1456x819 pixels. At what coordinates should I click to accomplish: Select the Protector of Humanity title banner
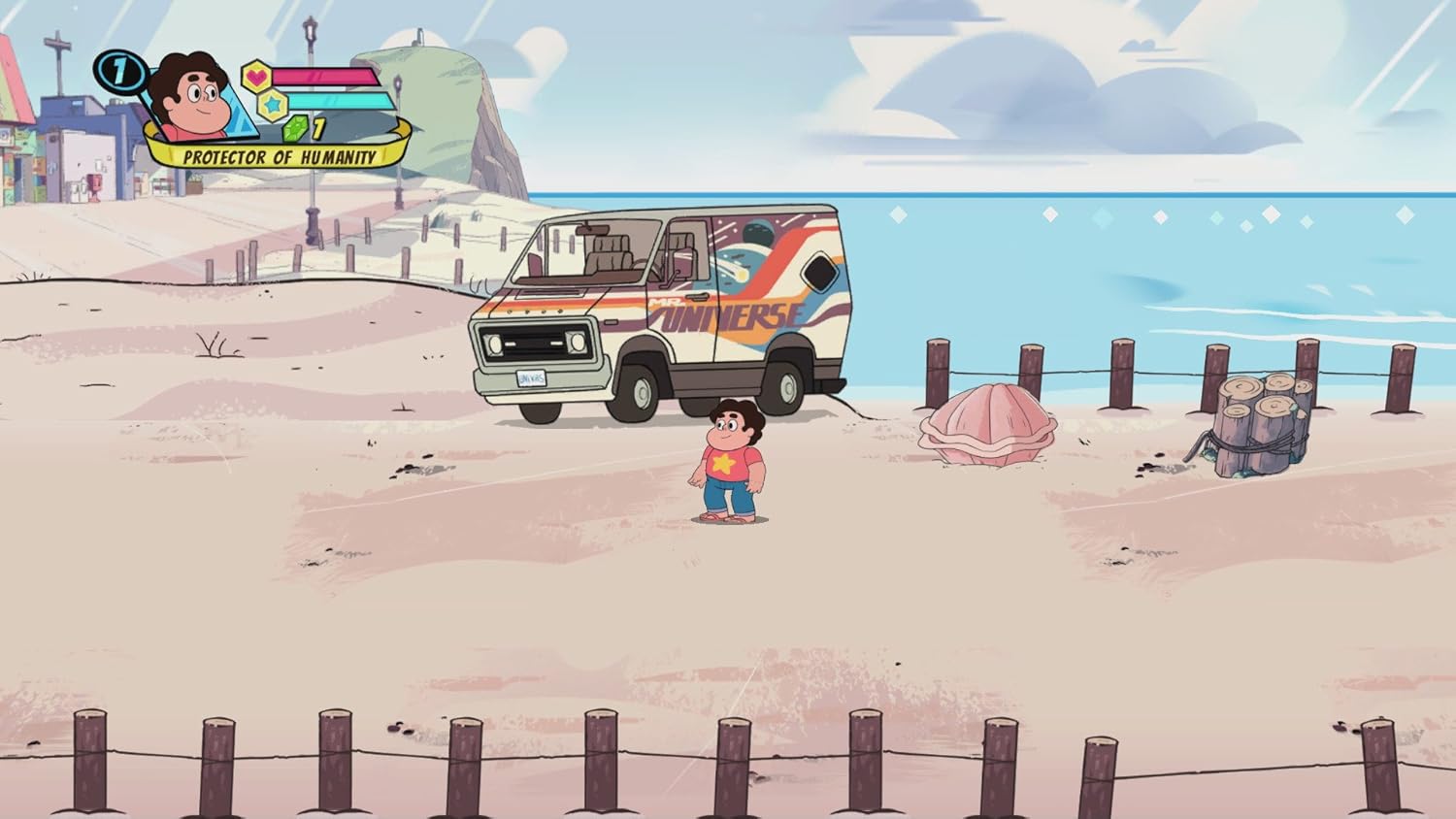[x=280, y=156]
